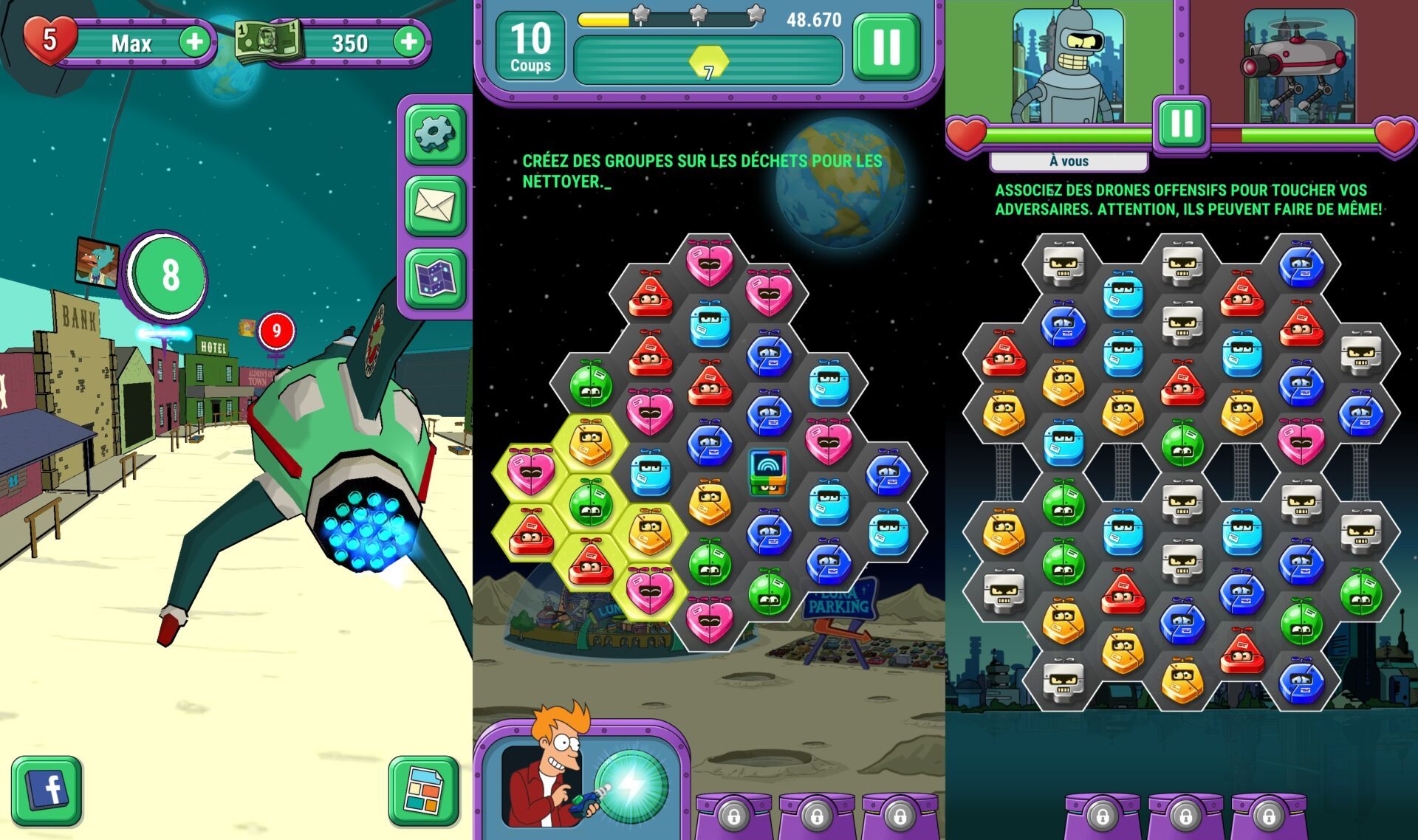Select level 8 green node
Image resolution: width=1418 pixels, height=840 pixels.
(170, 275)
